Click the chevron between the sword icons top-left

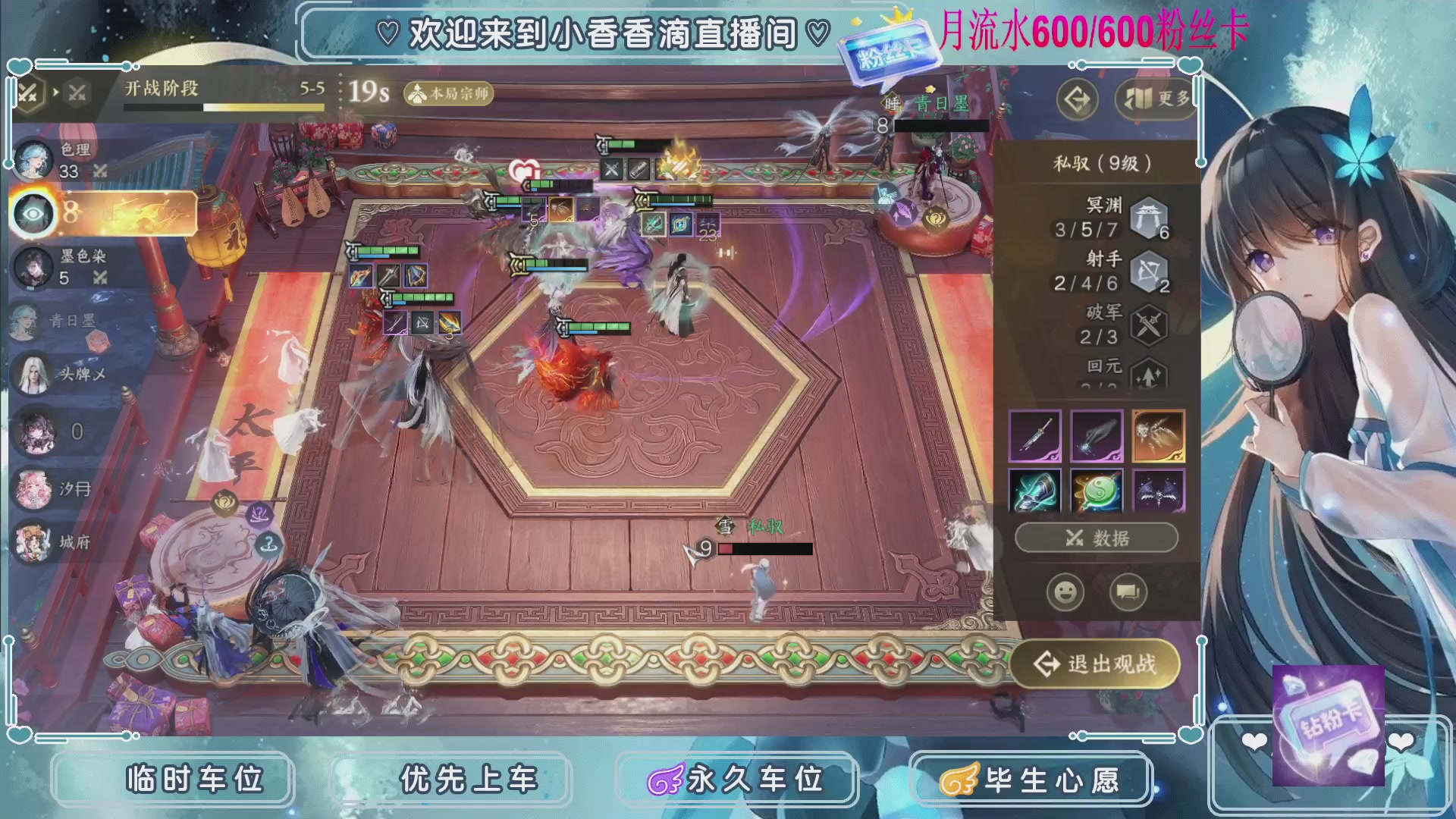(x=54, y=91)
